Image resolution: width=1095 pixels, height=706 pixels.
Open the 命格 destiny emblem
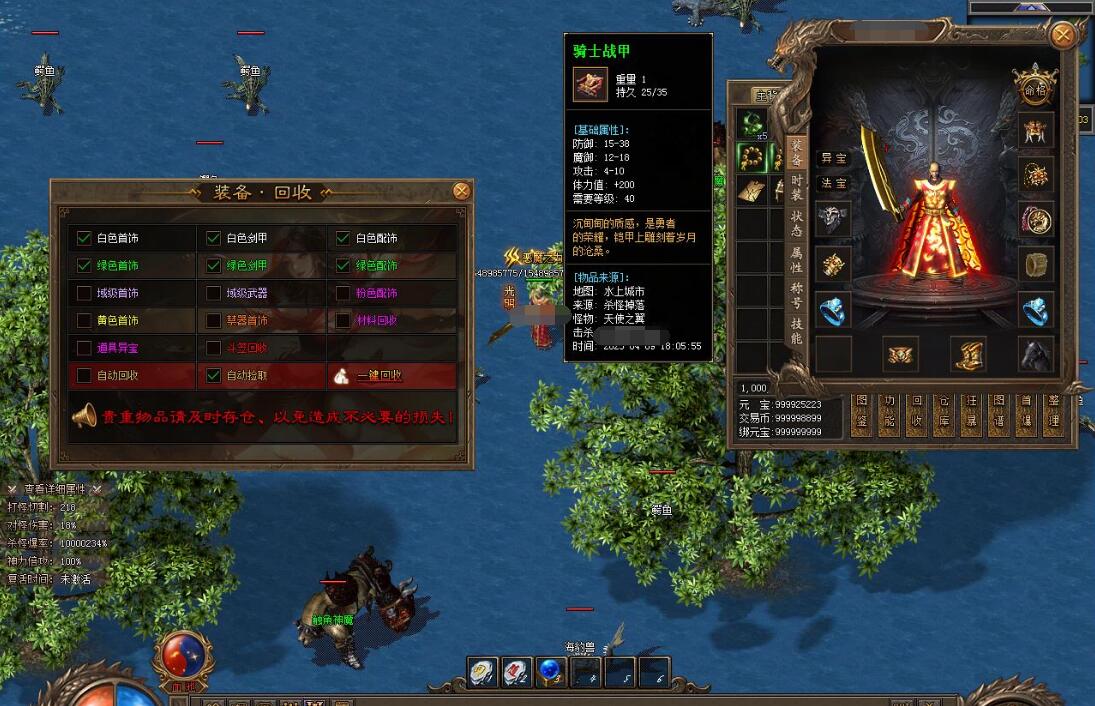click(1035, 84)
